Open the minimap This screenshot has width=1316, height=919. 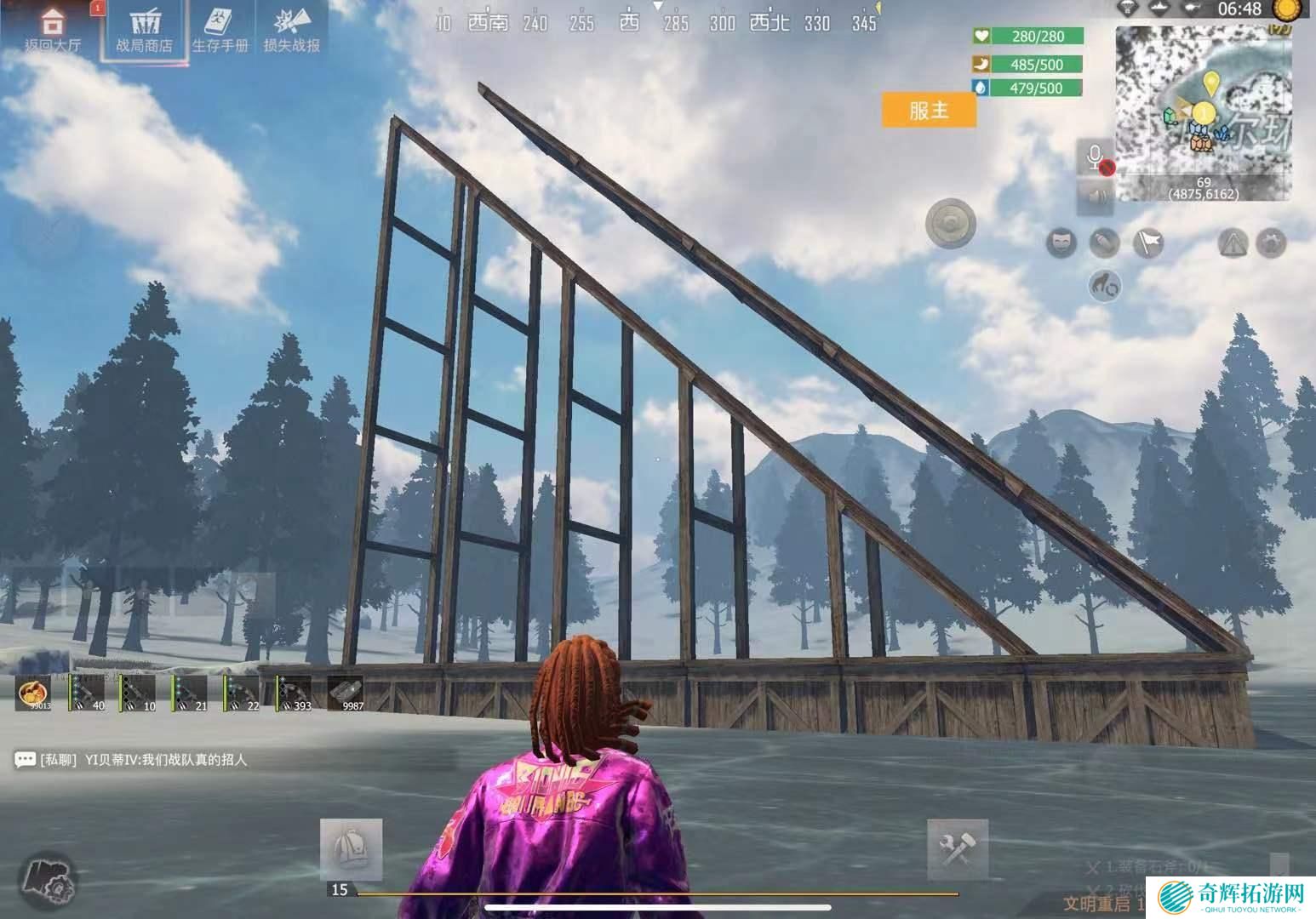tap(1203, 113)
